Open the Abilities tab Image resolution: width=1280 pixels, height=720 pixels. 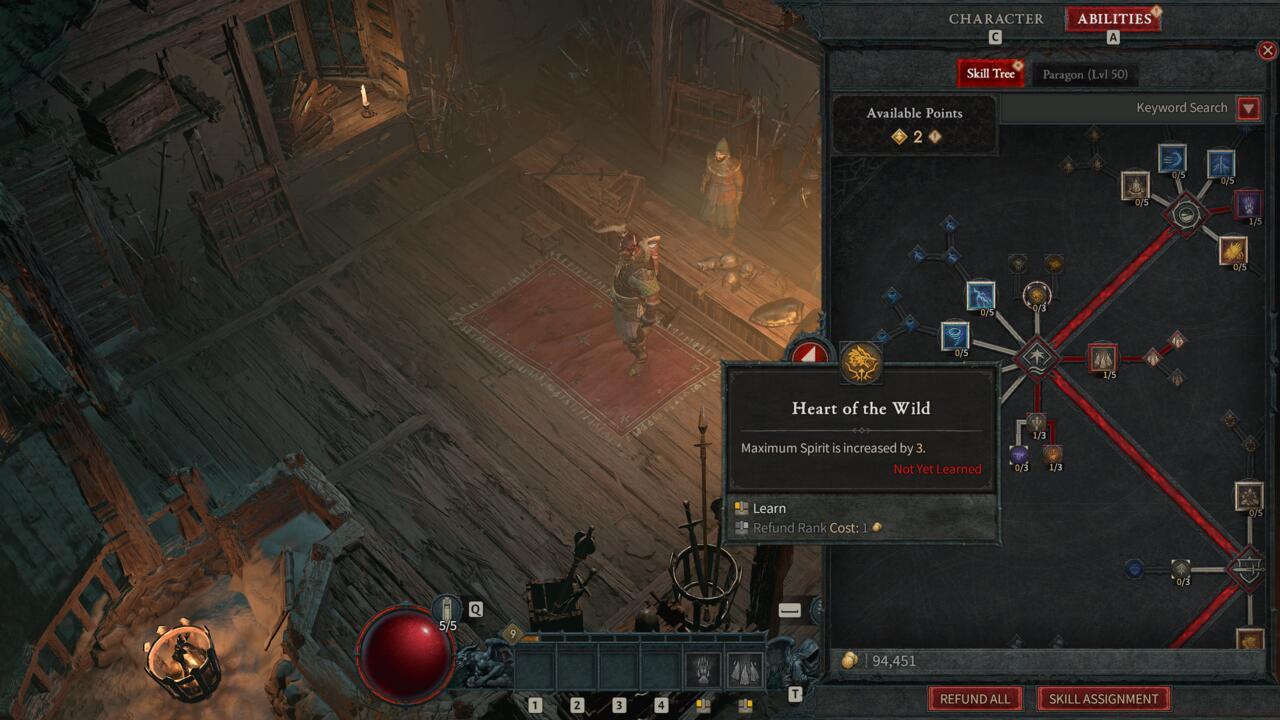pyautogui.click(x=1113, y=19)
